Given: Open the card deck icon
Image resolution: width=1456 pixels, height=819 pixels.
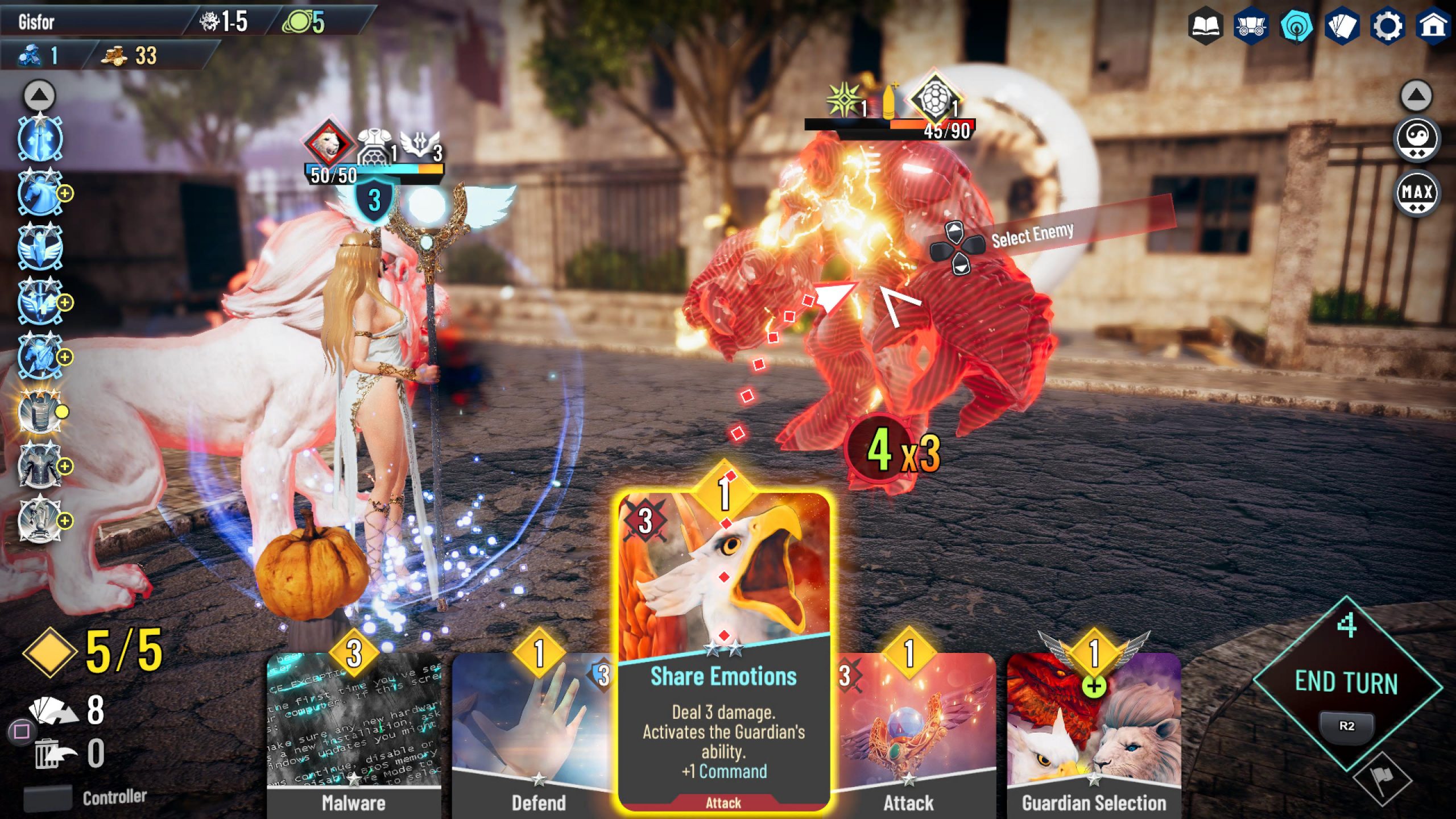Looking at the screenshot, I should 1342,26.
